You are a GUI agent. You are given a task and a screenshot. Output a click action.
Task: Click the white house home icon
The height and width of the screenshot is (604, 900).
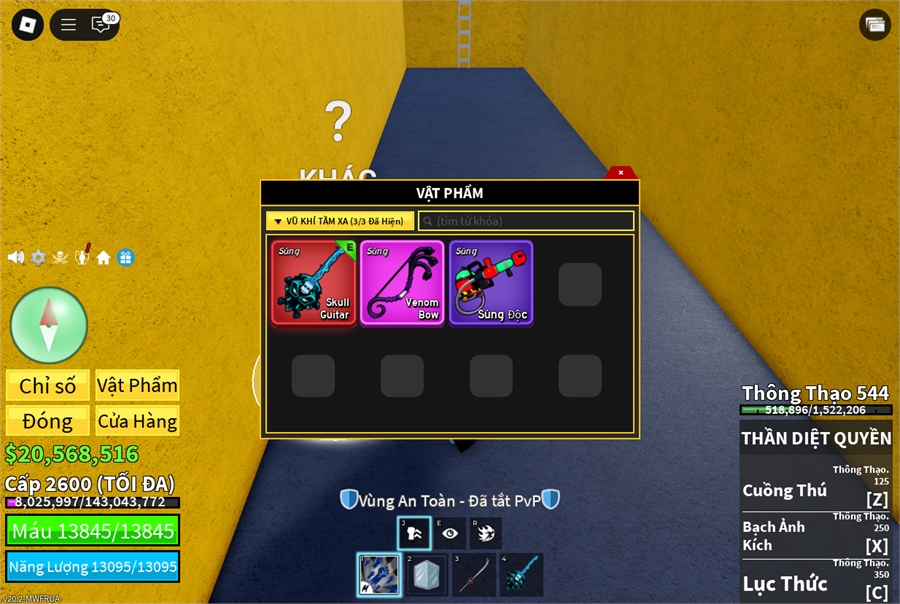pos(103,257)
